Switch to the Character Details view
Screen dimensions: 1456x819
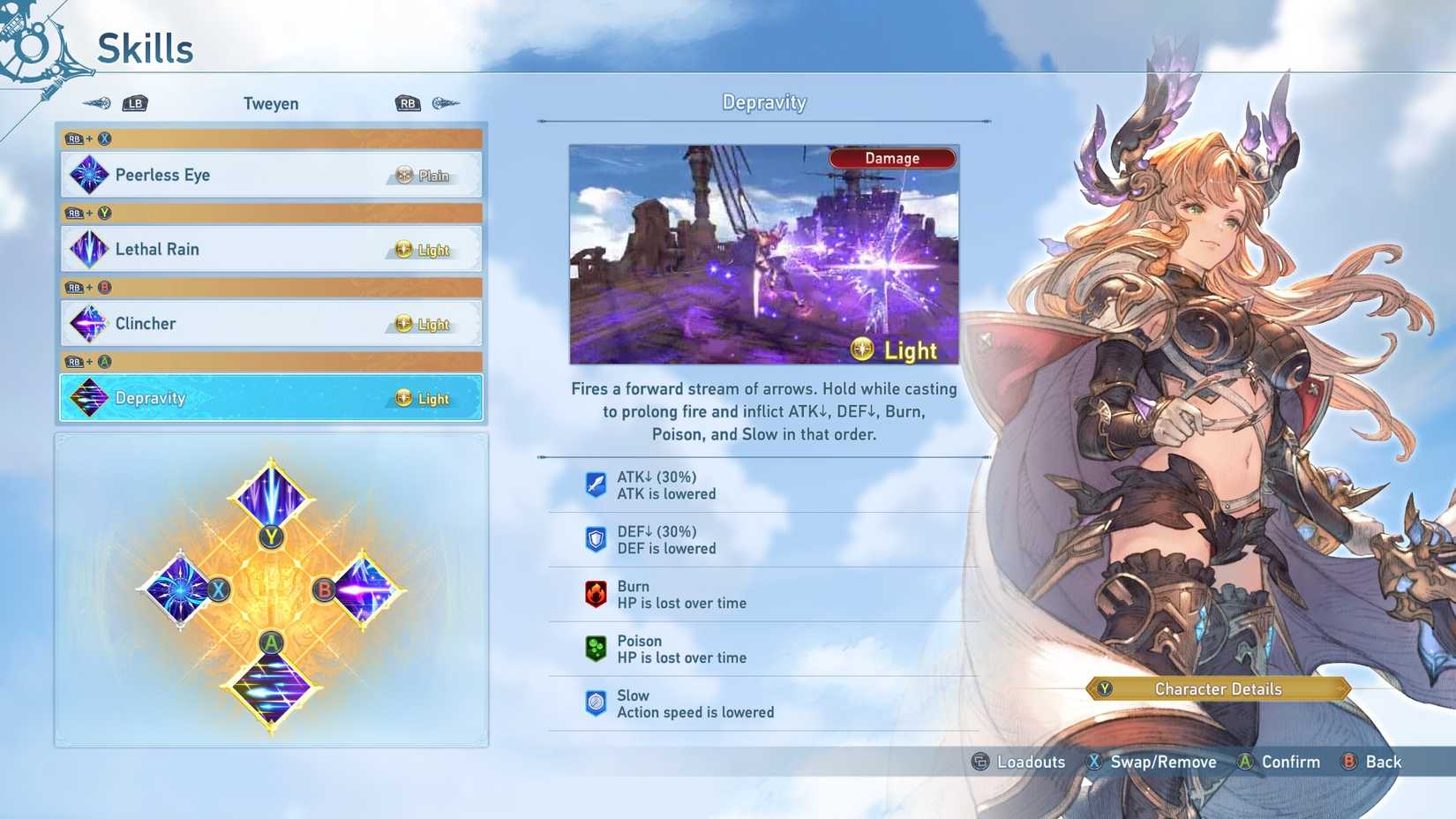tap(1218, 689)
